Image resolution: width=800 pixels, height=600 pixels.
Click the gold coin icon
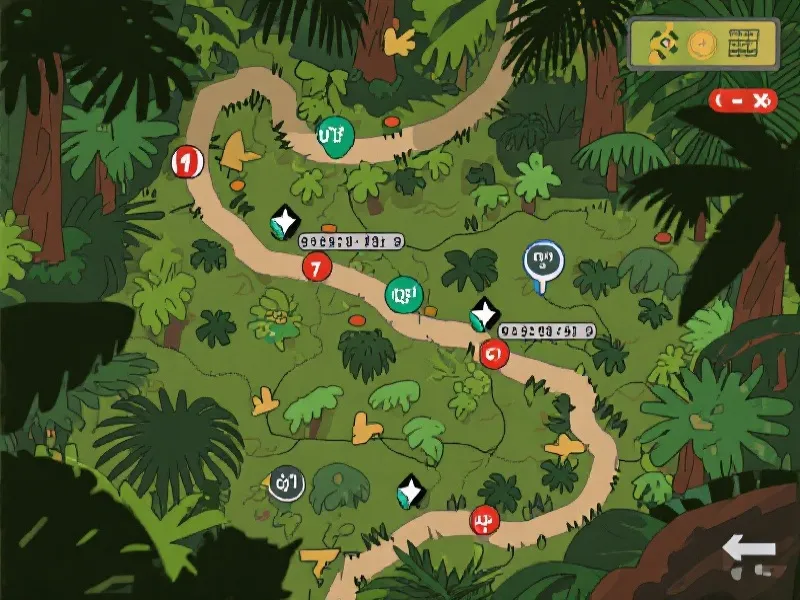704,44
